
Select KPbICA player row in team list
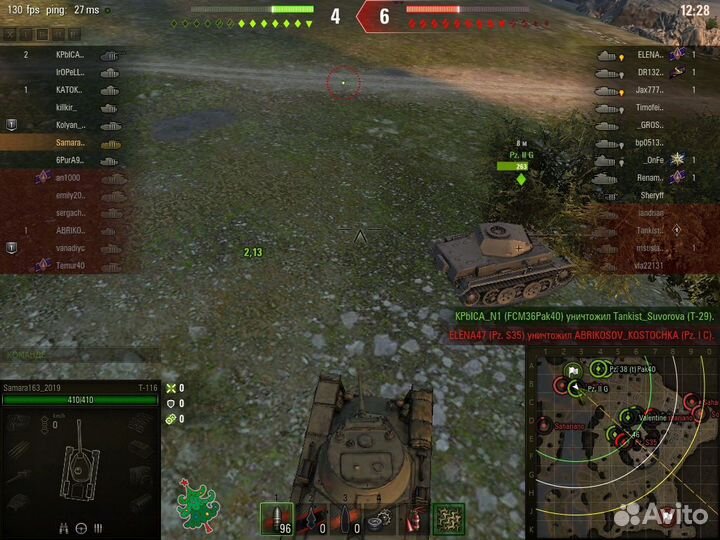click(x=70, y=55)
